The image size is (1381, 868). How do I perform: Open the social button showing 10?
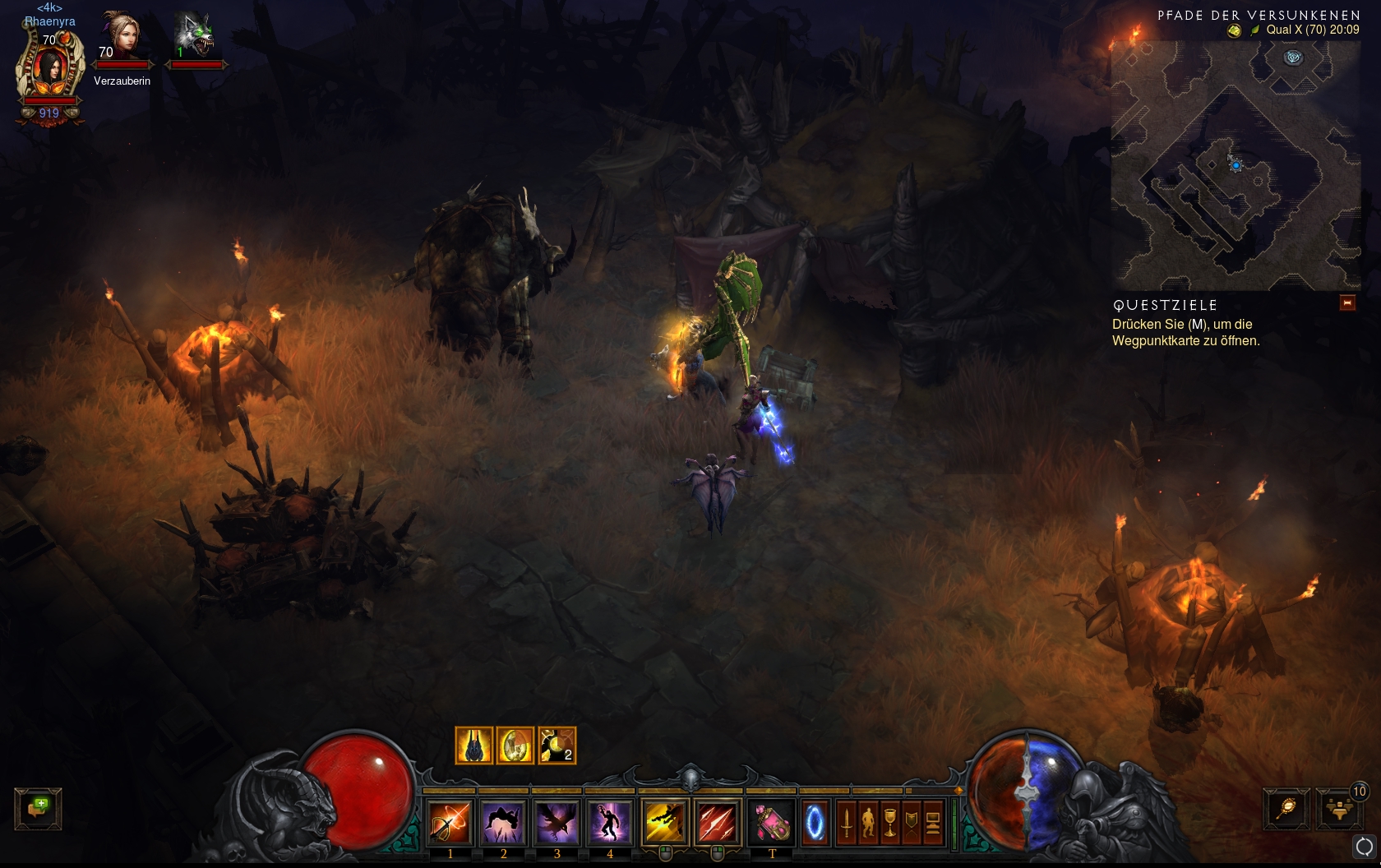pos(1340,809)
